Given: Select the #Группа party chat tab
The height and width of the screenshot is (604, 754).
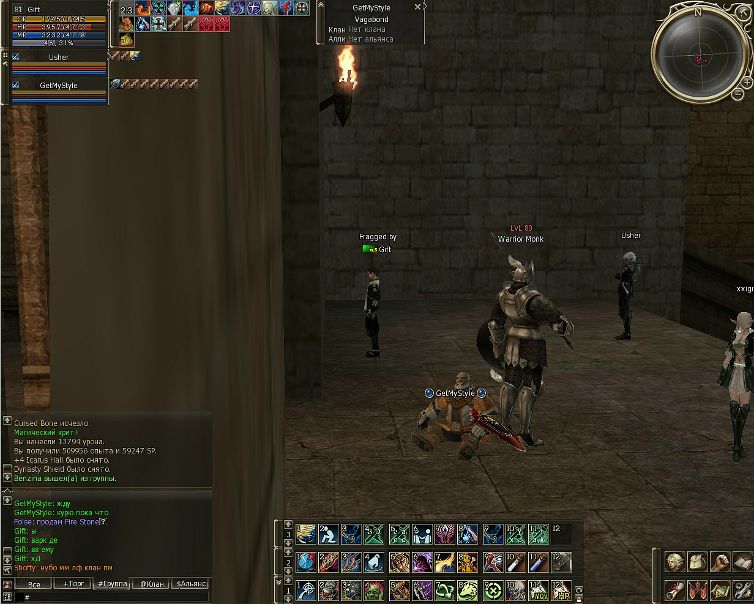Looking at the screenshot, I should [x=113, y=583].
